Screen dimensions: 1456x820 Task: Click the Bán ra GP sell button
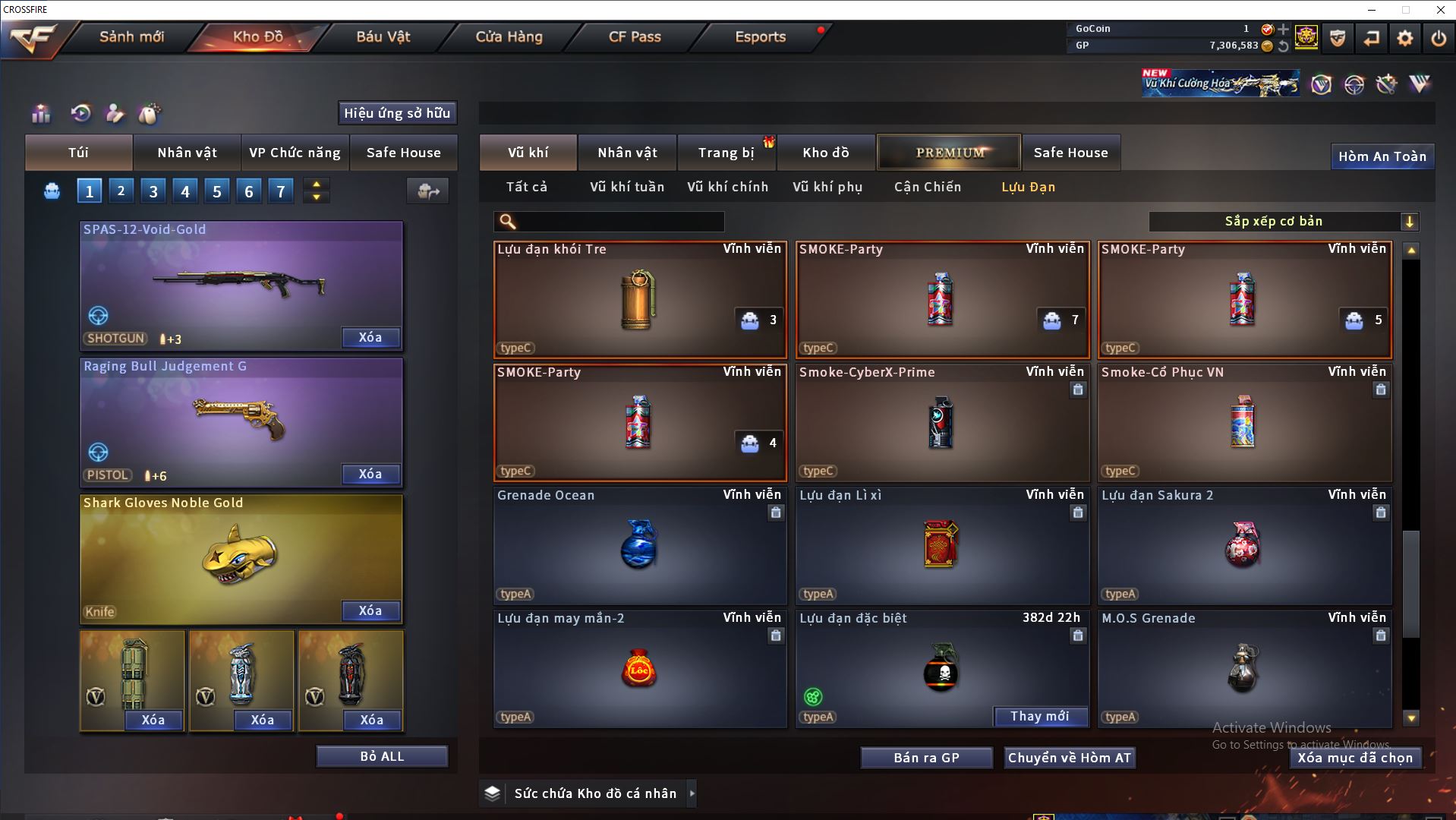(926, 758)
